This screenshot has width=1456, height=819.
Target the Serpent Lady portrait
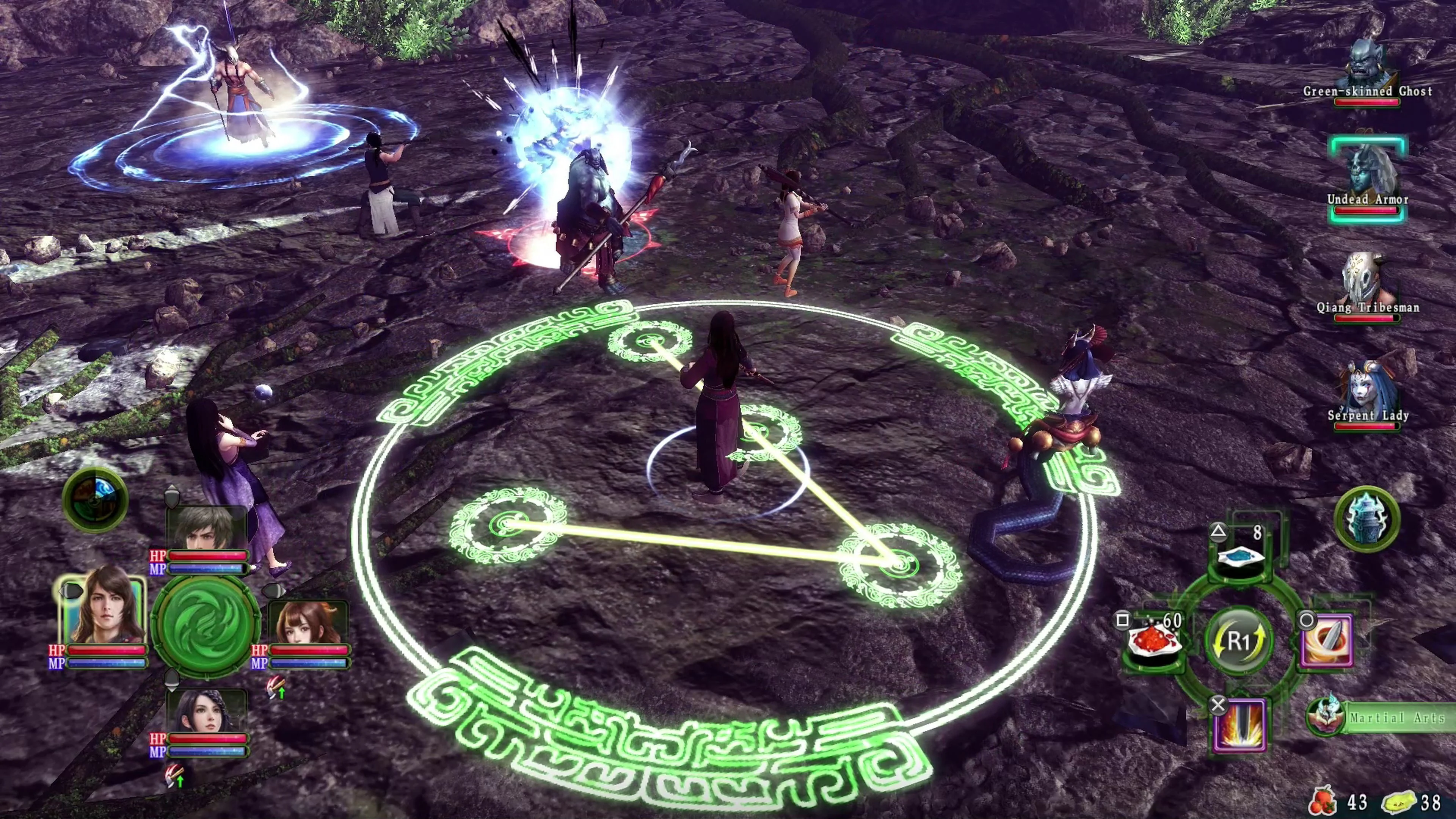tap(1367, 387)
